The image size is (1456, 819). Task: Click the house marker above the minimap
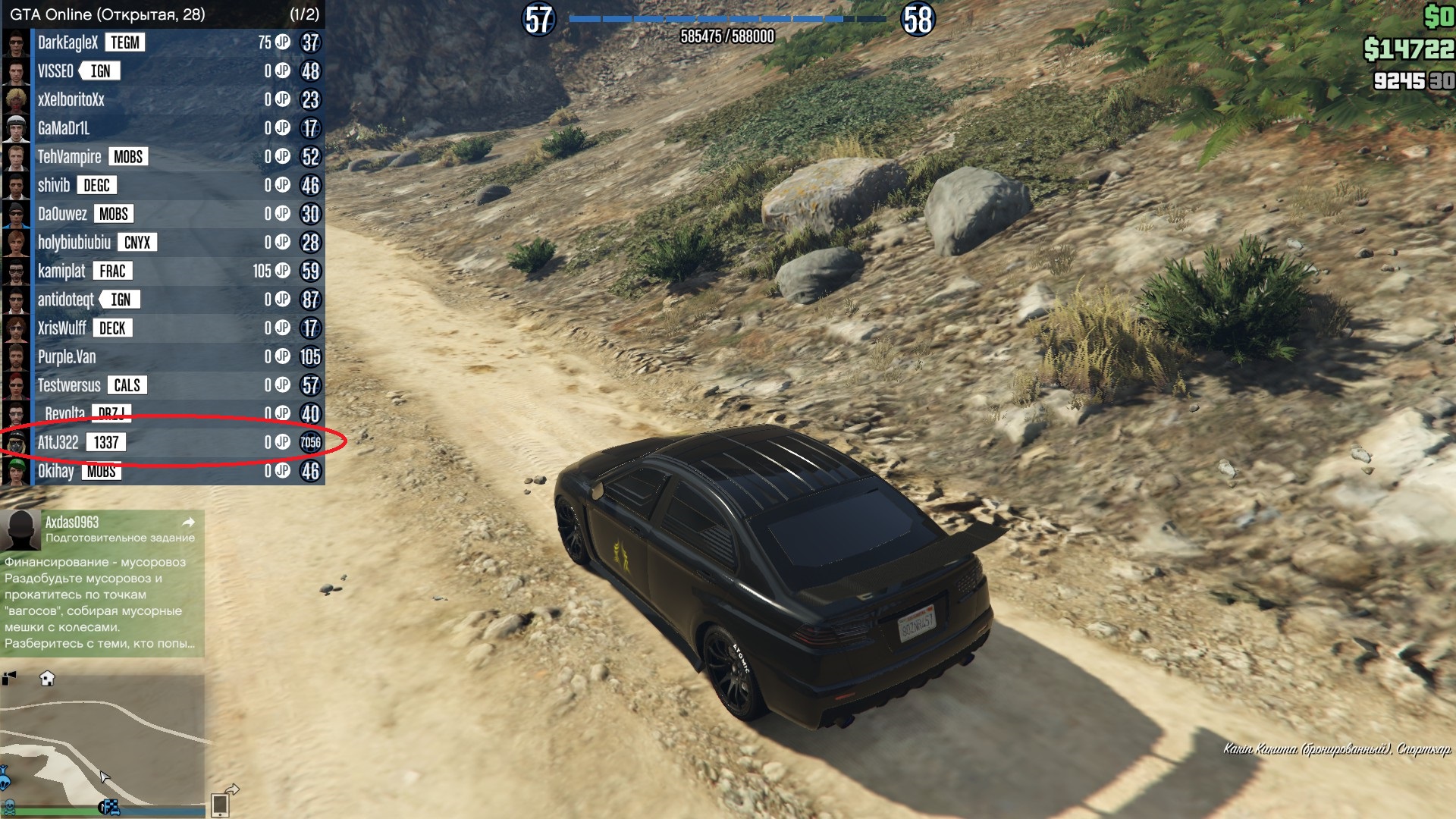pos(47,679)
